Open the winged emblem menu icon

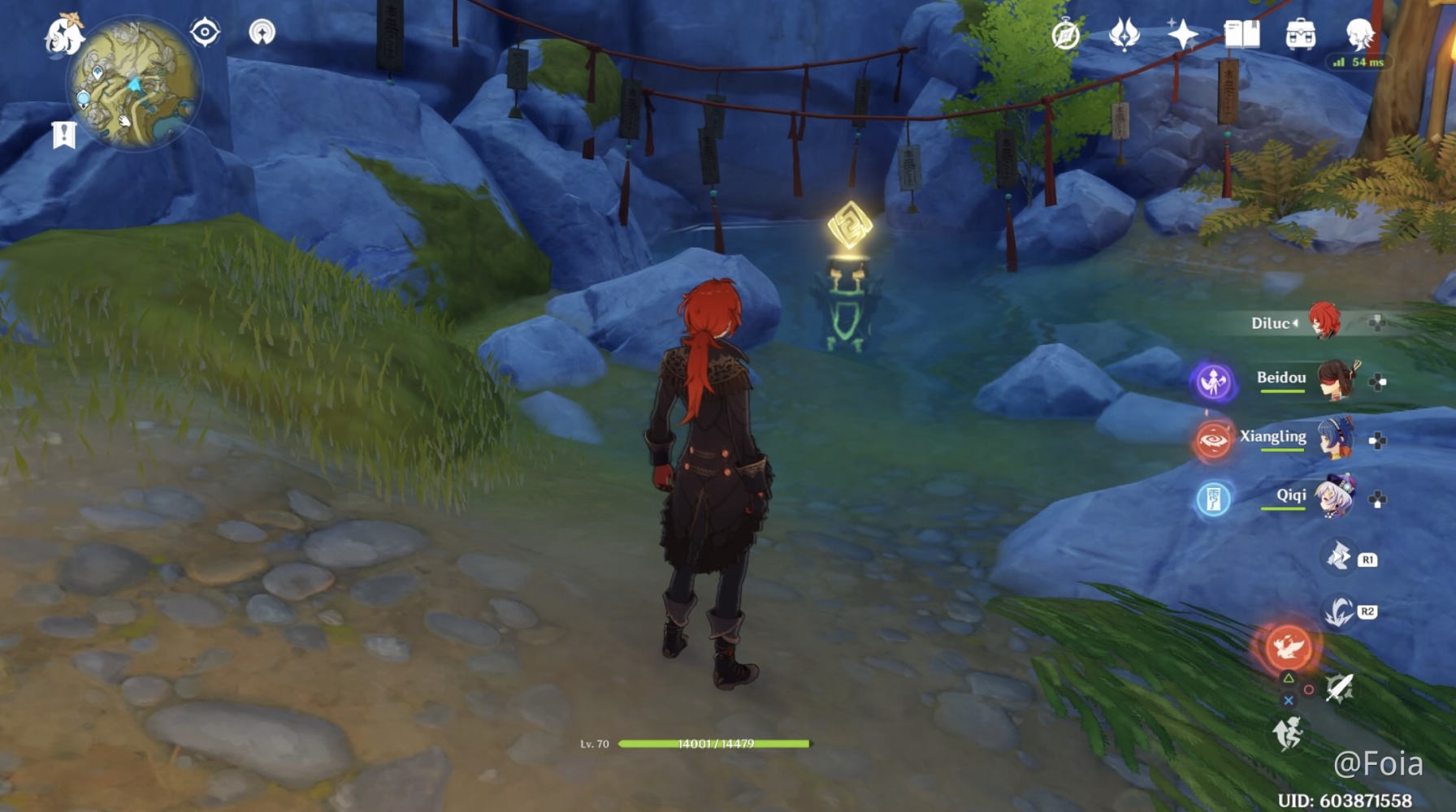[1124, 35]
